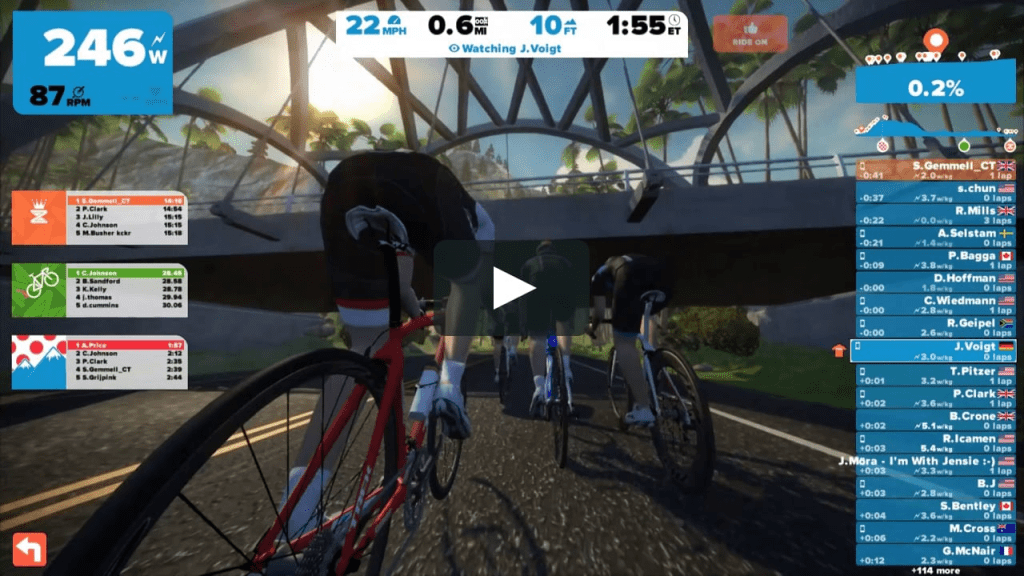
Task: Select S.Gemmell_CT in the nearby riders list
Action: 936,170
